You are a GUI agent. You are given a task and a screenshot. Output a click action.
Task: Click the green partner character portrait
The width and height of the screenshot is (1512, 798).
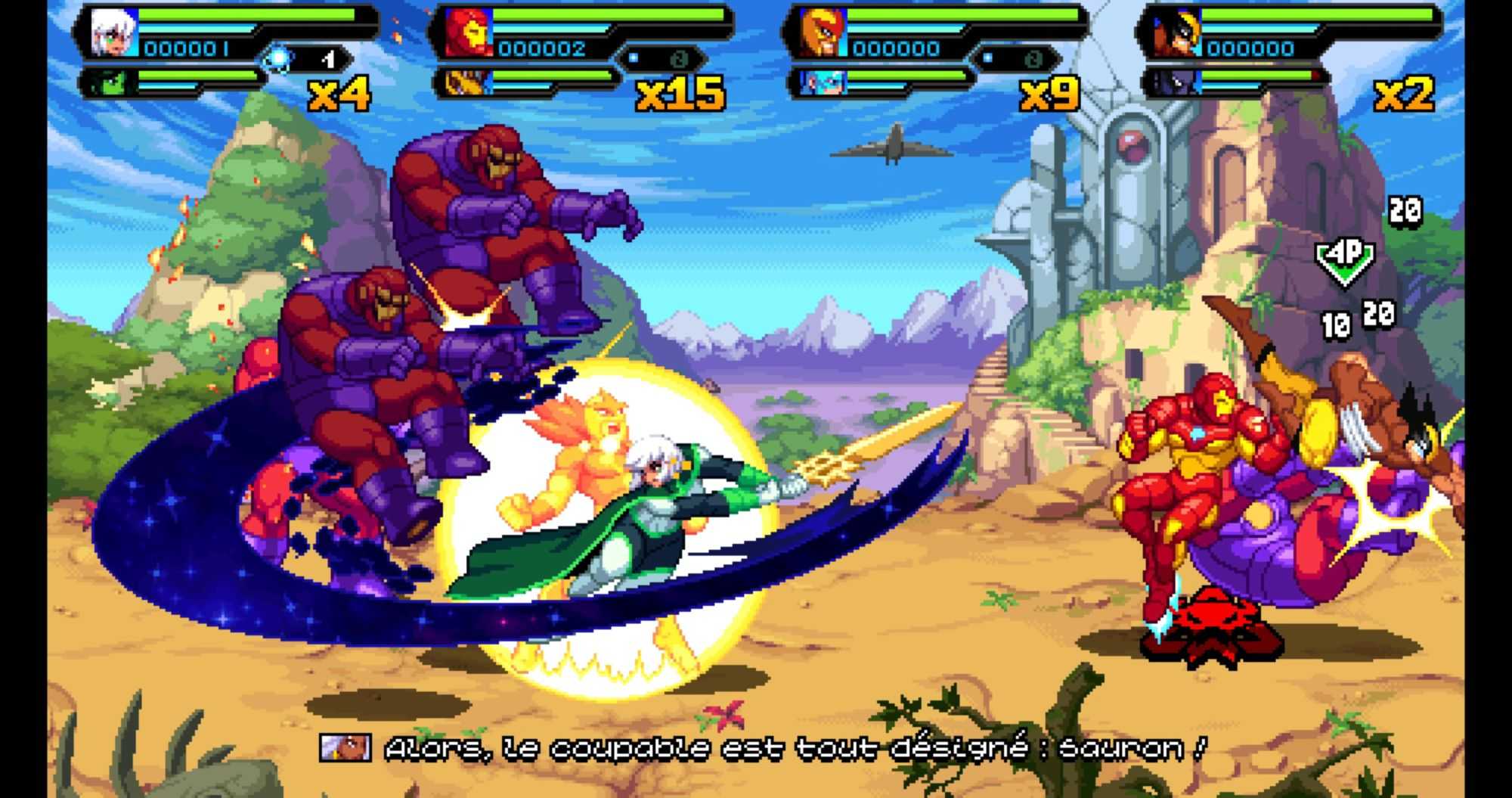[110, 82]
